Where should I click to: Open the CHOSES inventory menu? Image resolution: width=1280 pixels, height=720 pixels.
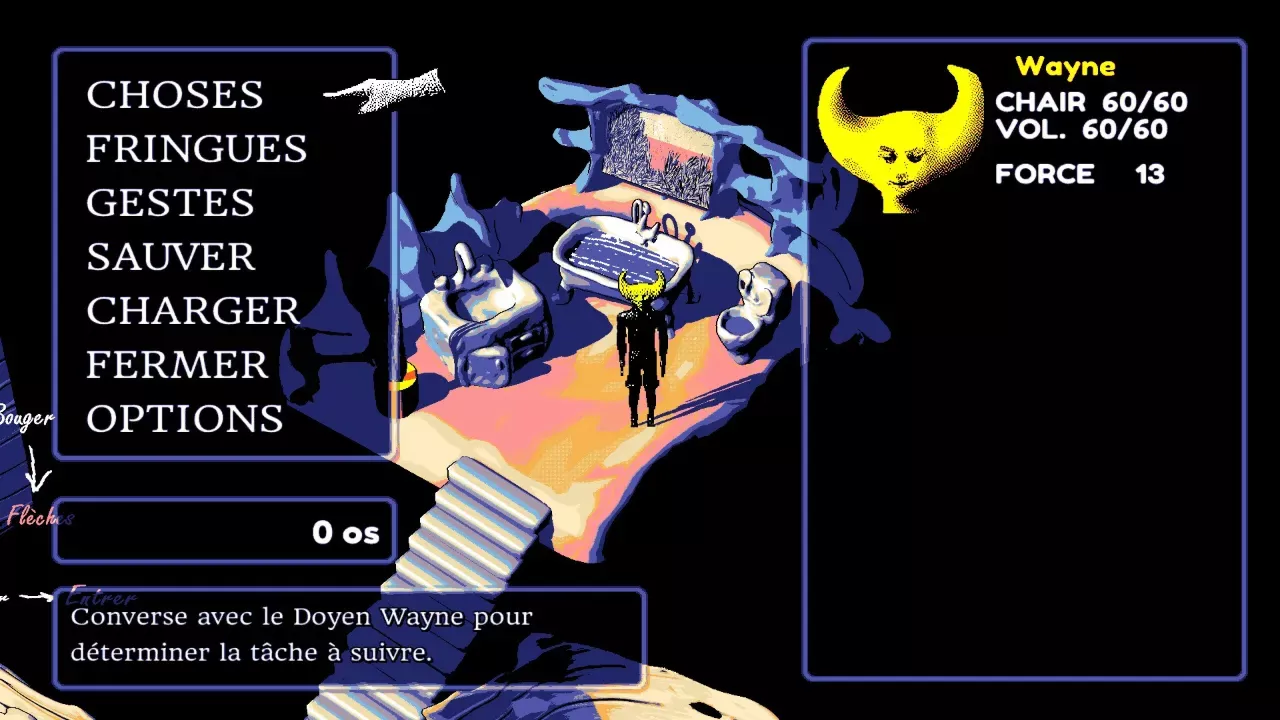[x=175, y=95]
